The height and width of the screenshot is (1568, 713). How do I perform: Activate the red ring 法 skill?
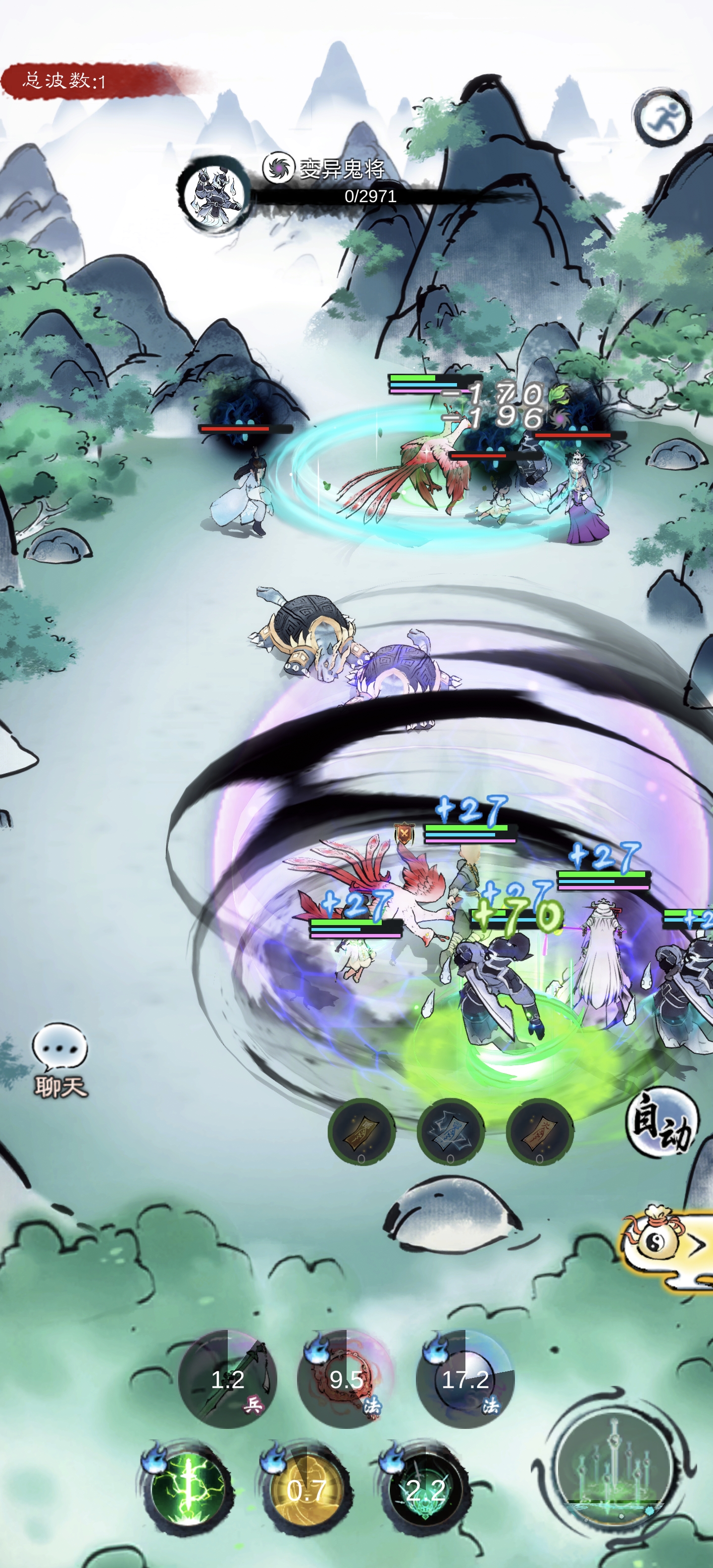click(346, 1379)
